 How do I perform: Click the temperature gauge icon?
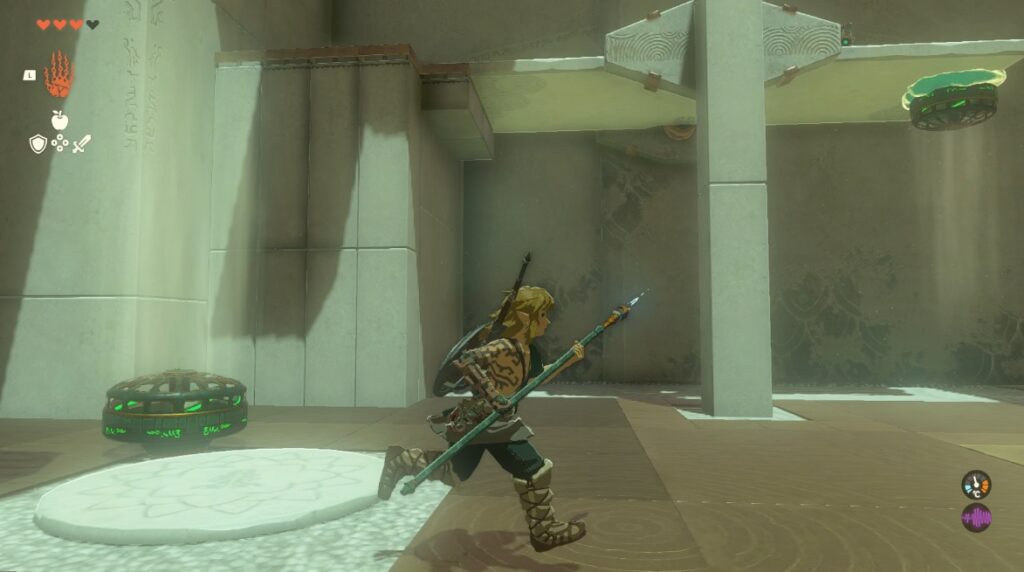click(x=976, y=485)
